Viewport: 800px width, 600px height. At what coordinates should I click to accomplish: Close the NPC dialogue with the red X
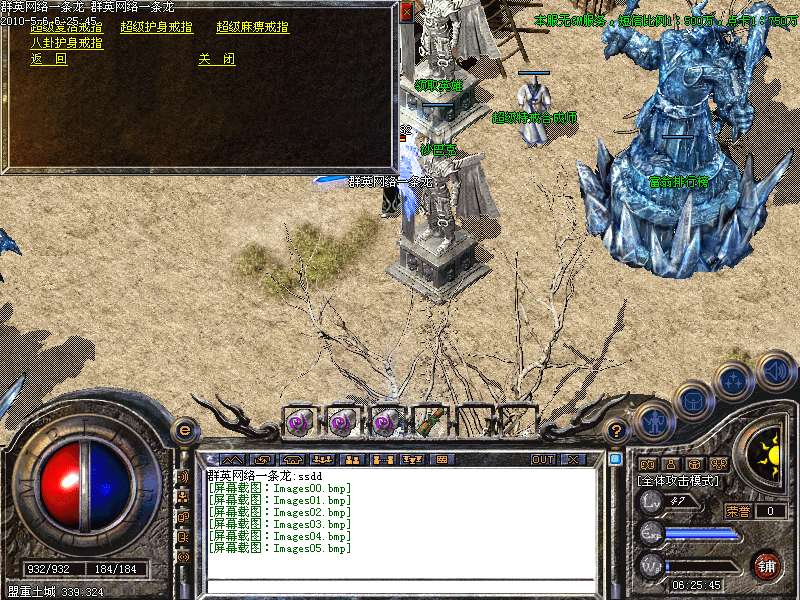coord(406,12)
